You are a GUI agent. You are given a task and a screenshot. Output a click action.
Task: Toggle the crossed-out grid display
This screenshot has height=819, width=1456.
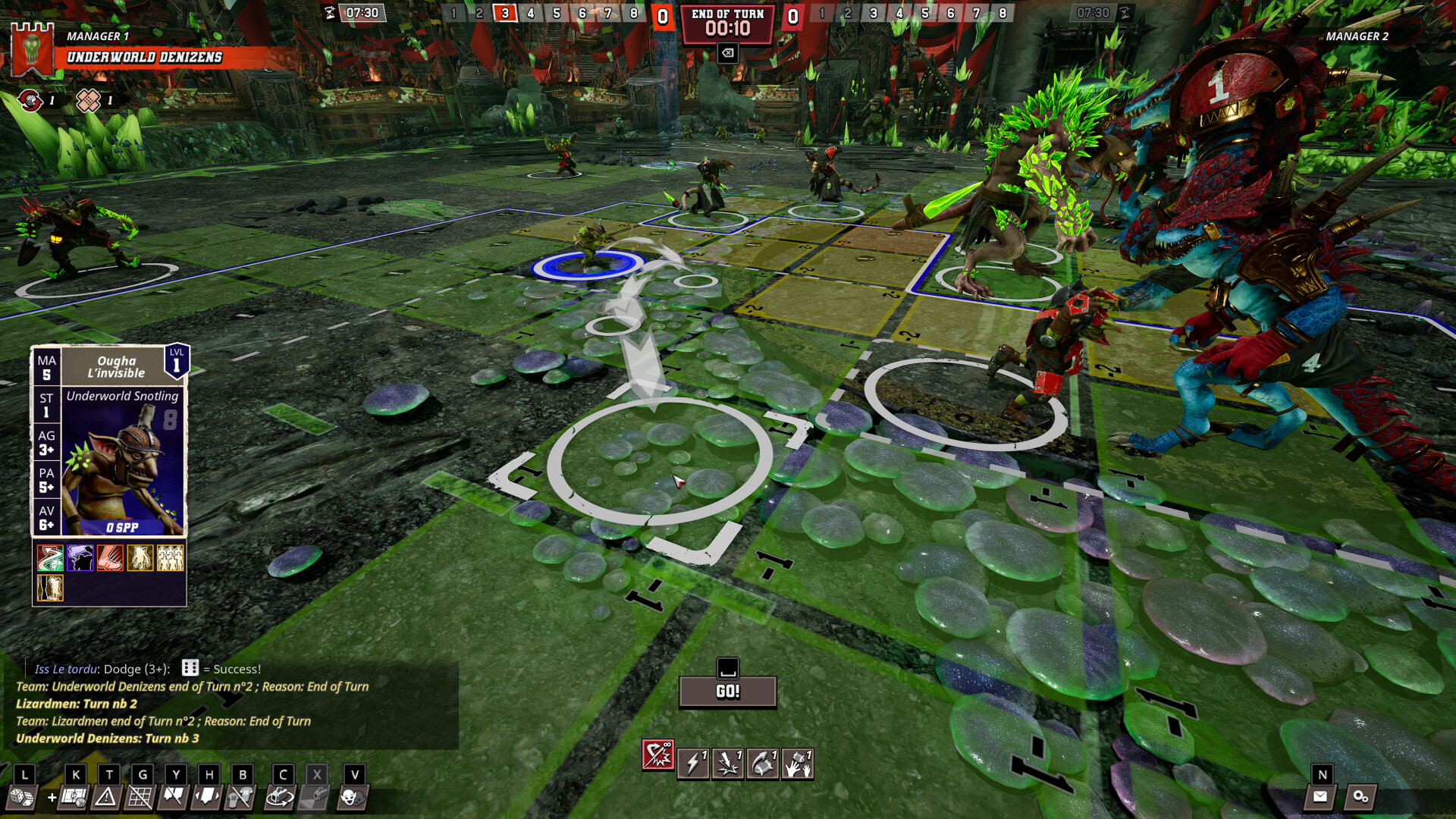click(x=140, y=797)
